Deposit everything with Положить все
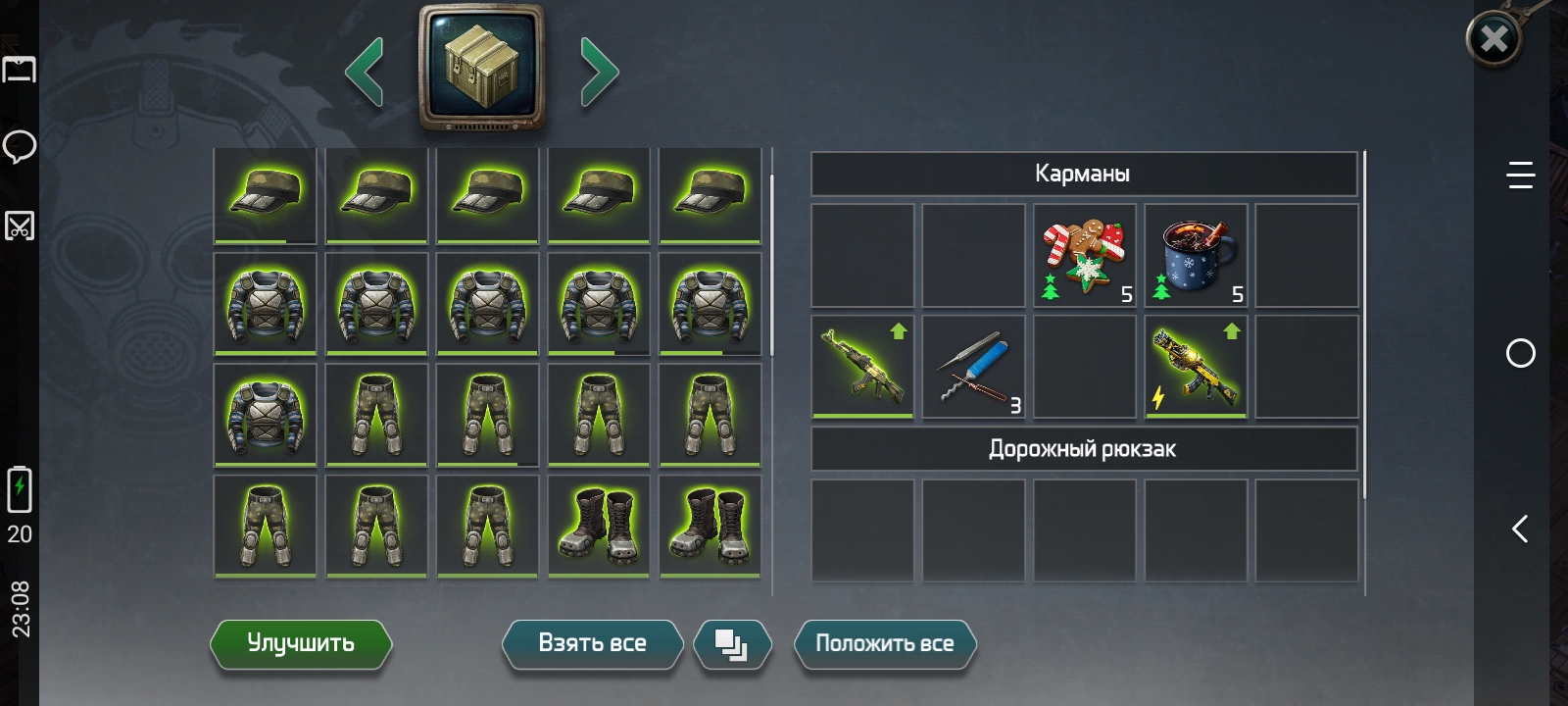Viewport: 1568px width, 706px height. point(884,644)
